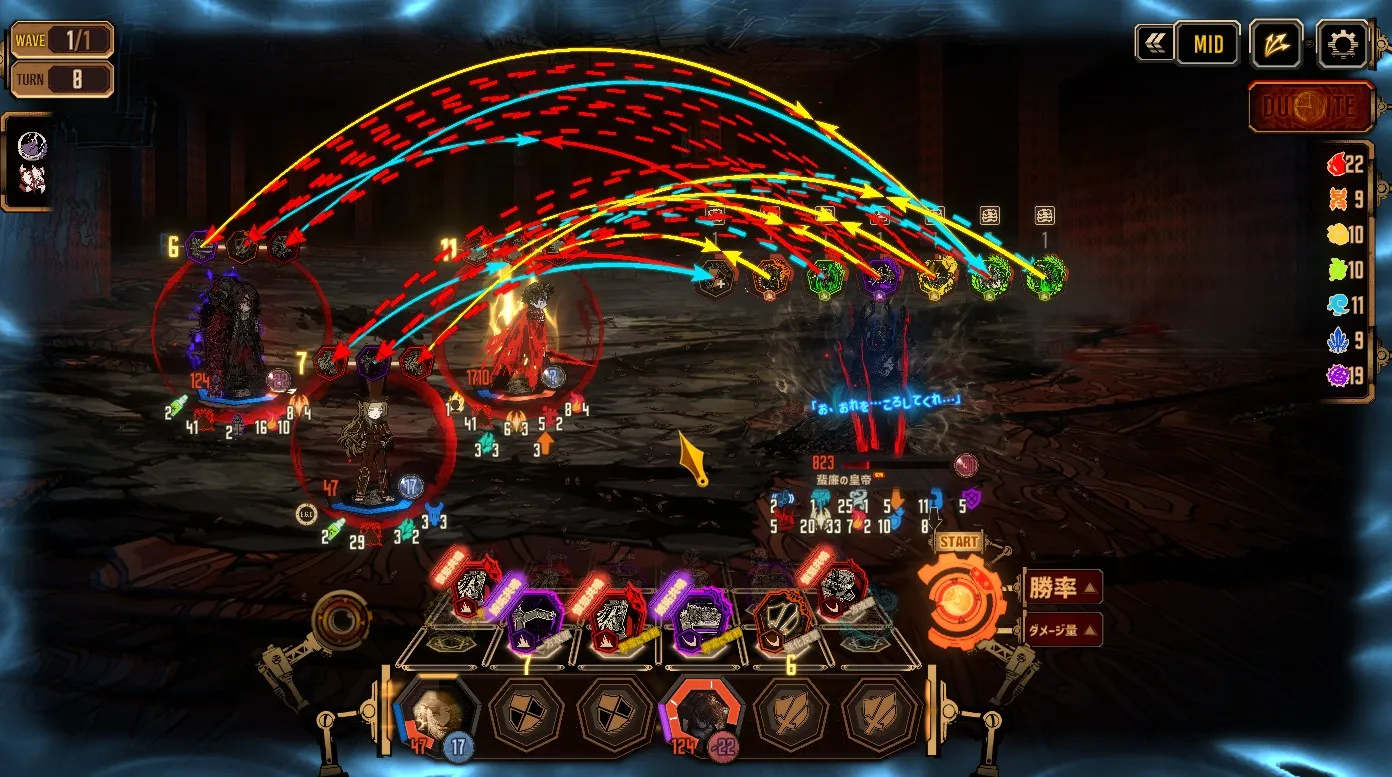Select the ダメージ量 damage auto-select option
This screenshot has width=1392, height=777.
1063,629
